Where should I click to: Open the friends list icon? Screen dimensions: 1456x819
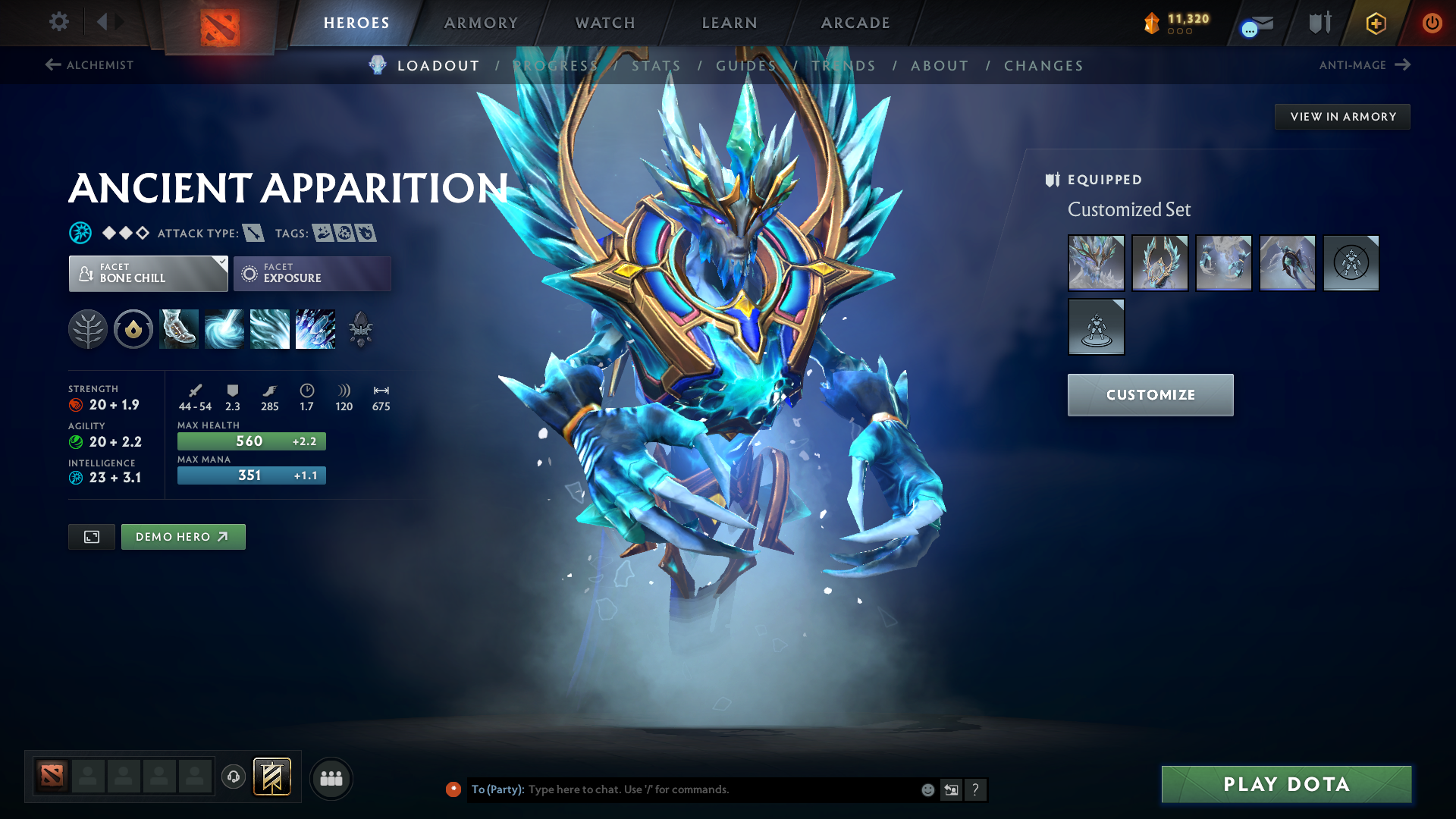tap(331, 778)
